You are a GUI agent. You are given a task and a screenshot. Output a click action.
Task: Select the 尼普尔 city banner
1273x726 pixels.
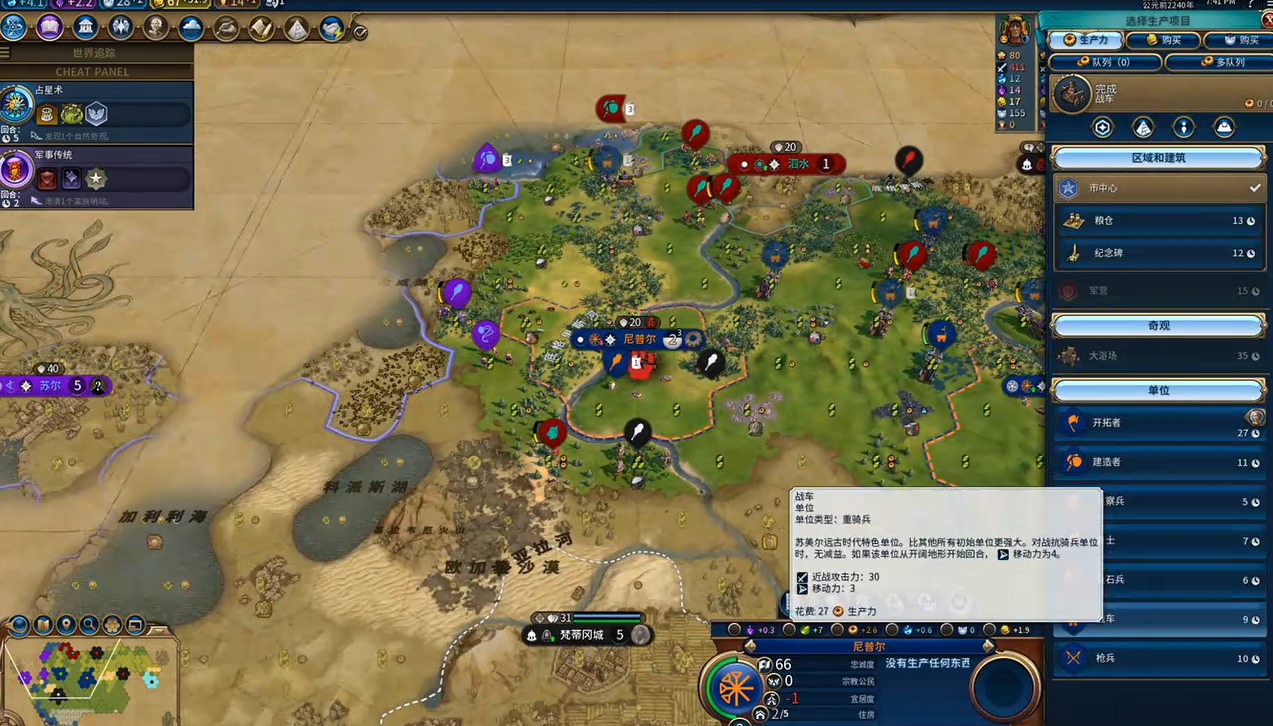[638, 340]
